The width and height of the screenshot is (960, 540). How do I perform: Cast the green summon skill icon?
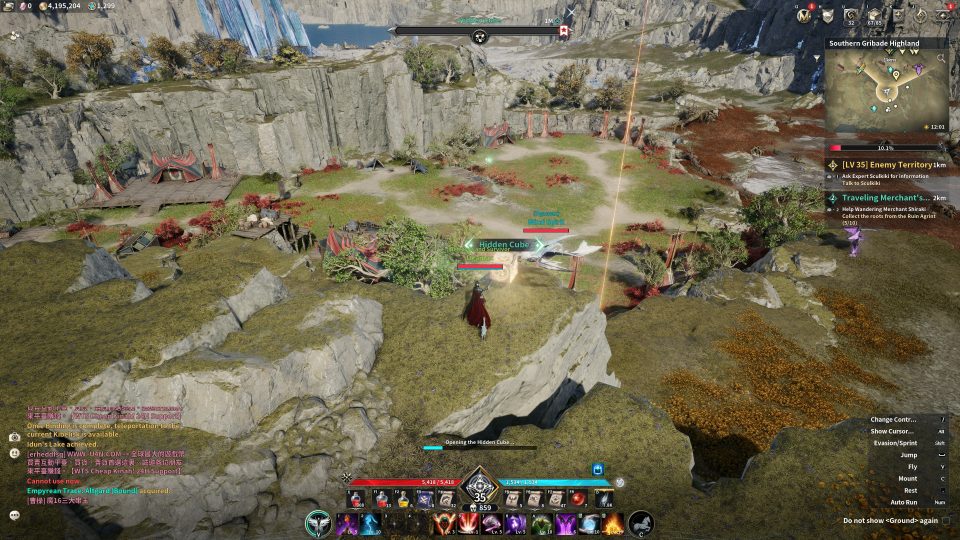pyautogui.click(x=541, y=523)
